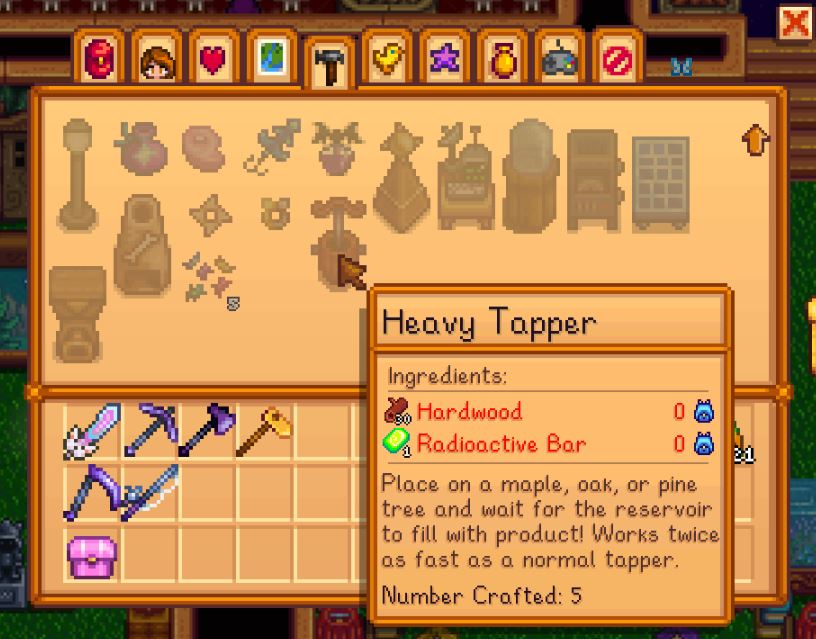816x639 pixels.
Task: Choose the iridium pickaxe in inventory
Action: point(150,430)
